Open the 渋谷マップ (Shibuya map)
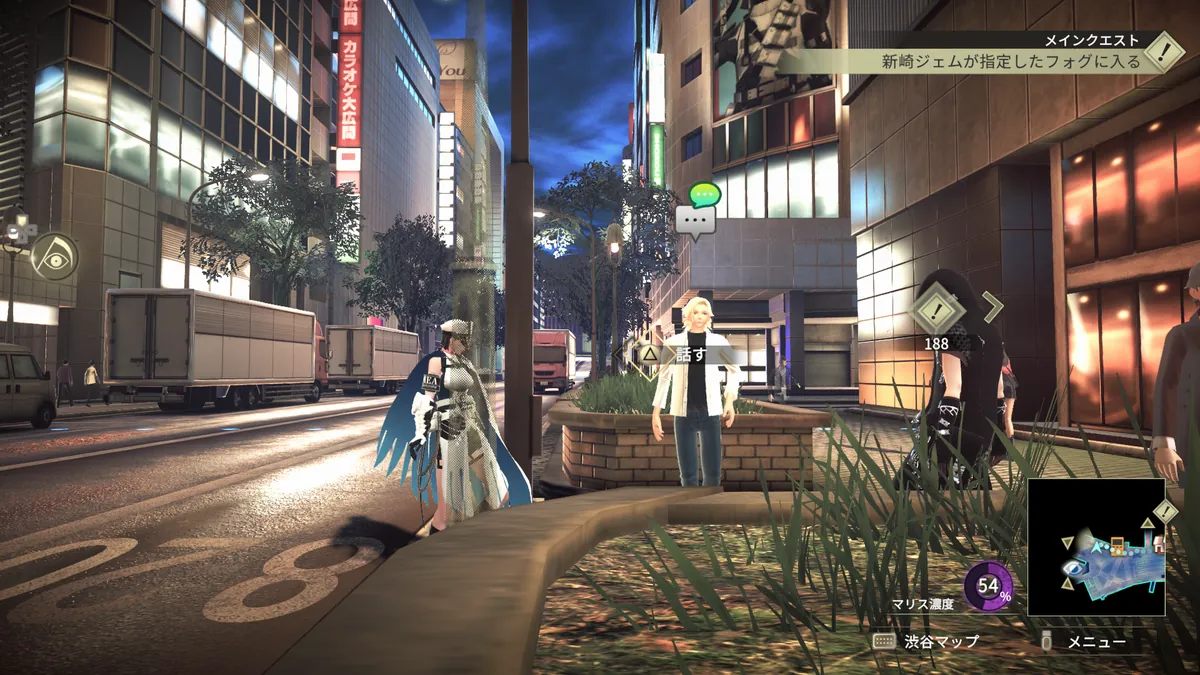 926,641
